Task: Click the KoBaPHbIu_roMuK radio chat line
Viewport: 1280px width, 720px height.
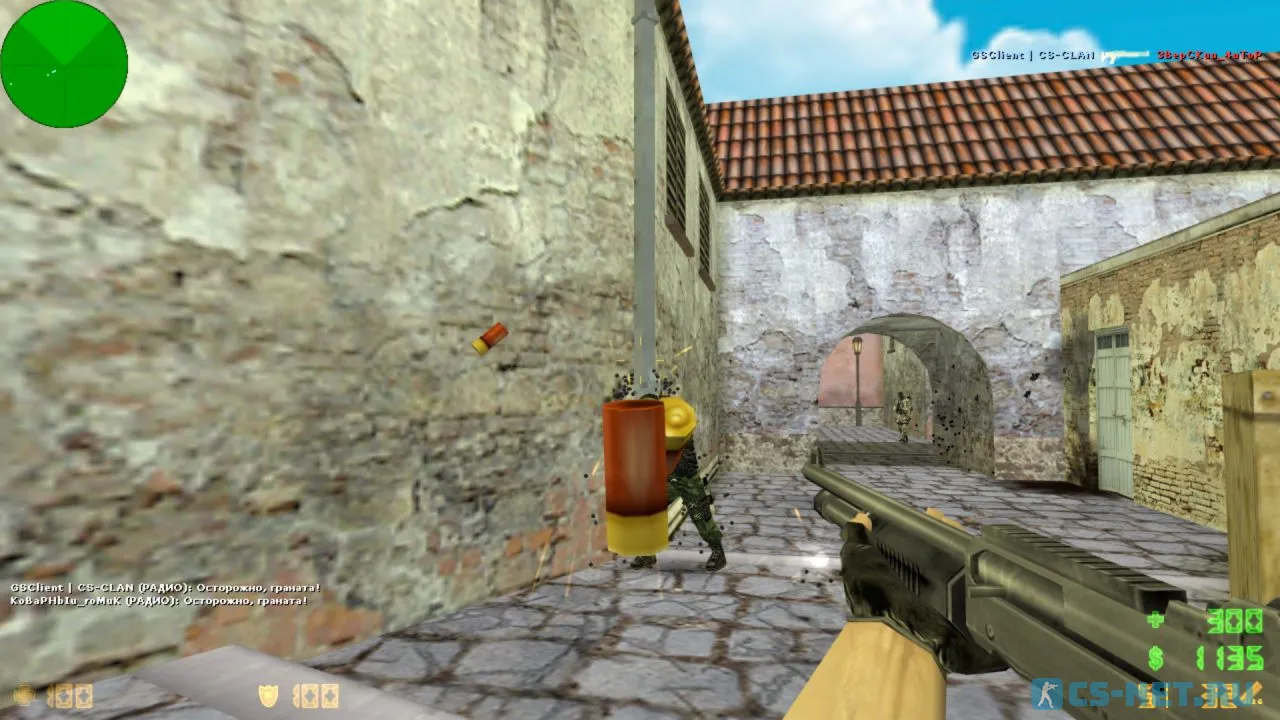Action: 160,603
